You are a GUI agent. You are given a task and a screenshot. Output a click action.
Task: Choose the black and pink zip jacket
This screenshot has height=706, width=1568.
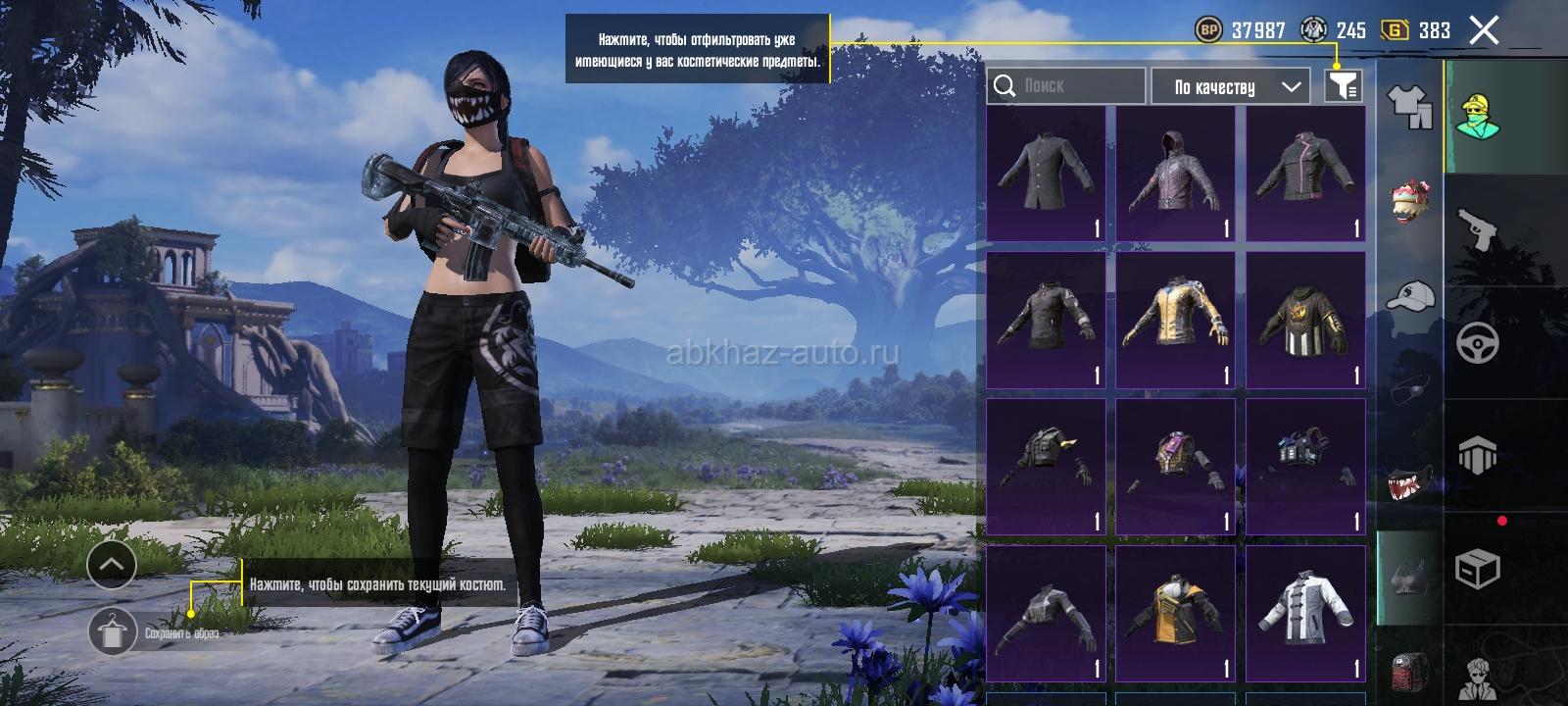1304,174
